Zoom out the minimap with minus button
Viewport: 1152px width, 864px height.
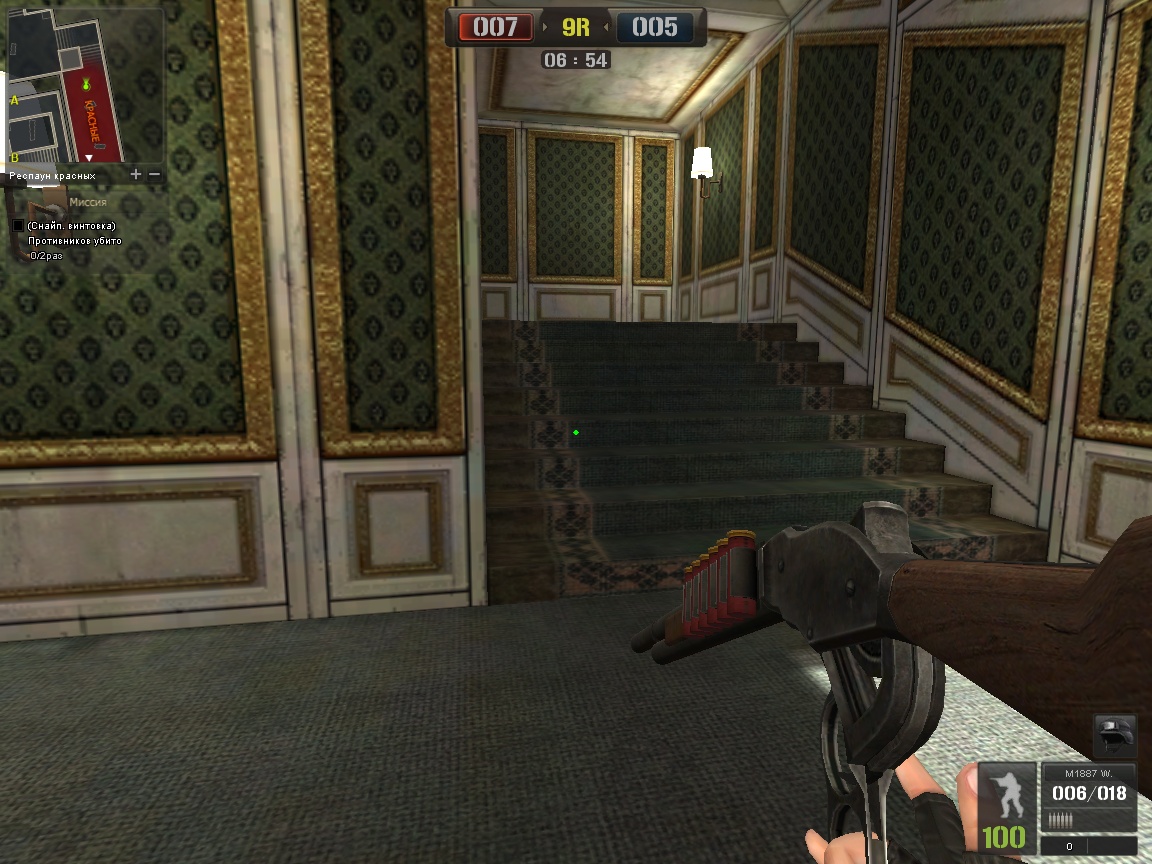[x=154, y=174]
